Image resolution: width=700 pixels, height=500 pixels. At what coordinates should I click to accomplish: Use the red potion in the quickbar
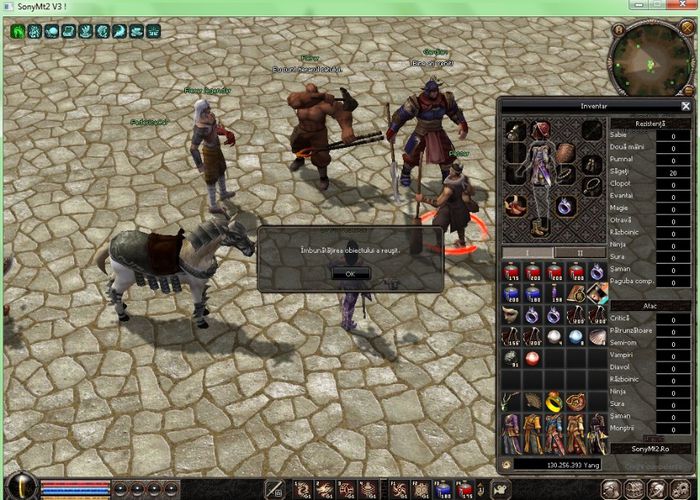tap(464, 489)
